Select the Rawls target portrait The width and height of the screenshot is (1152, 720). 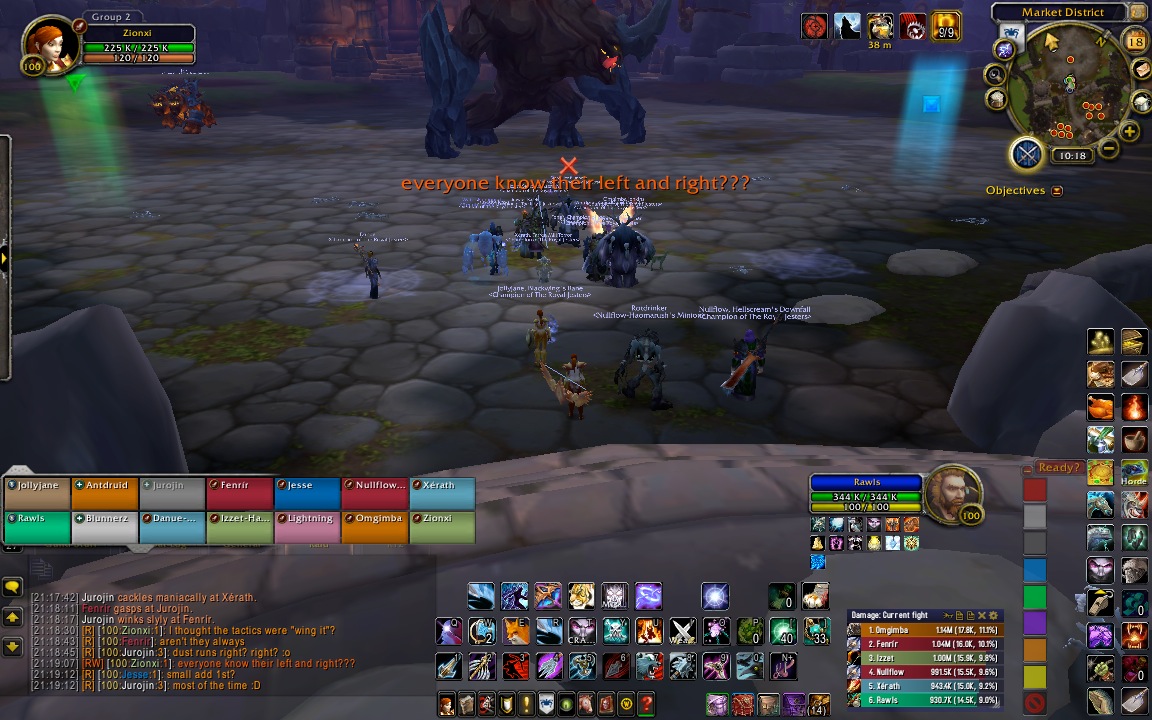tap(952, 493)
